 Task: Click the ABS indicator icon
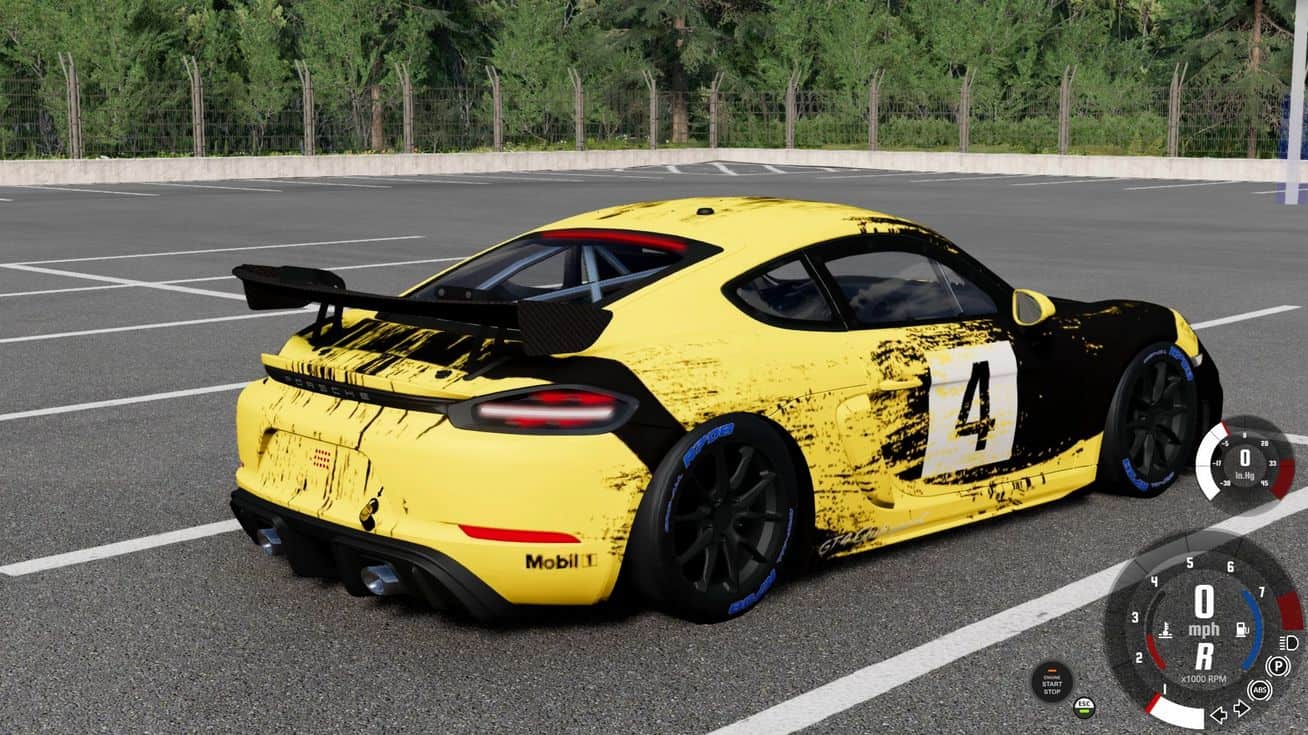click(1259, 690)
